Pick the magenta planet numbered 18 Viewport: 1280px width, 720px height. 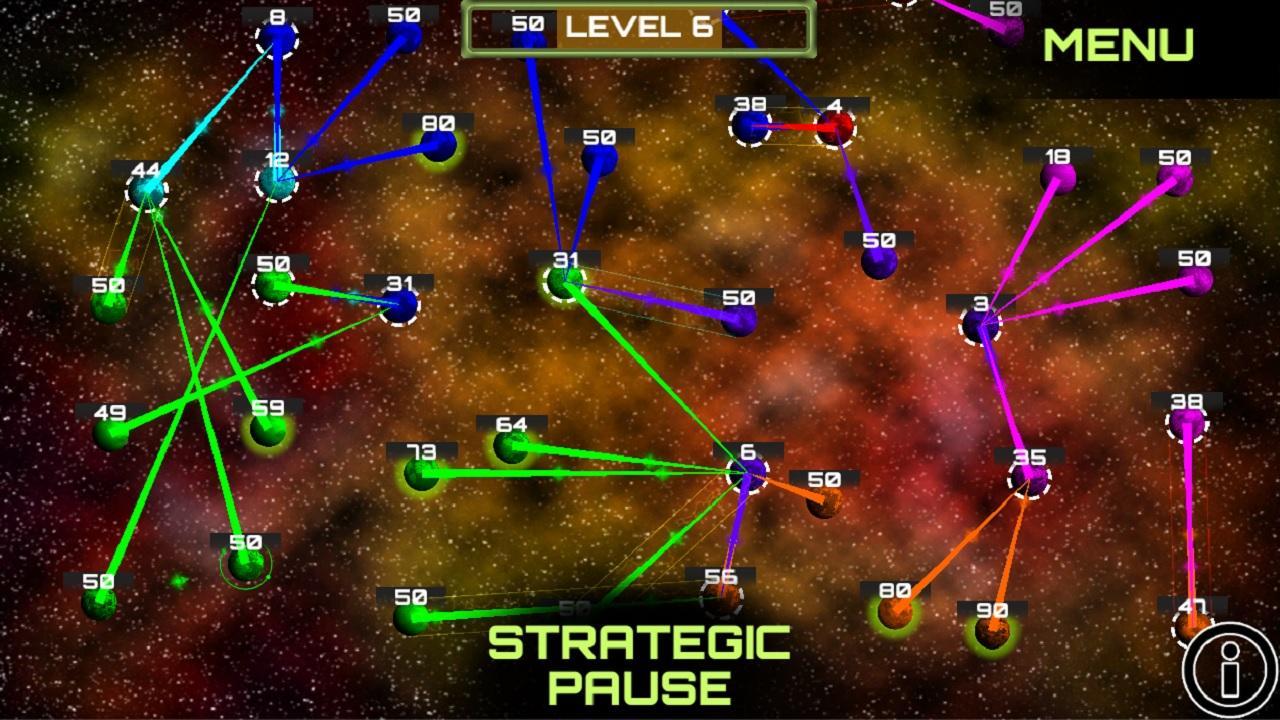click(1057, 179)
